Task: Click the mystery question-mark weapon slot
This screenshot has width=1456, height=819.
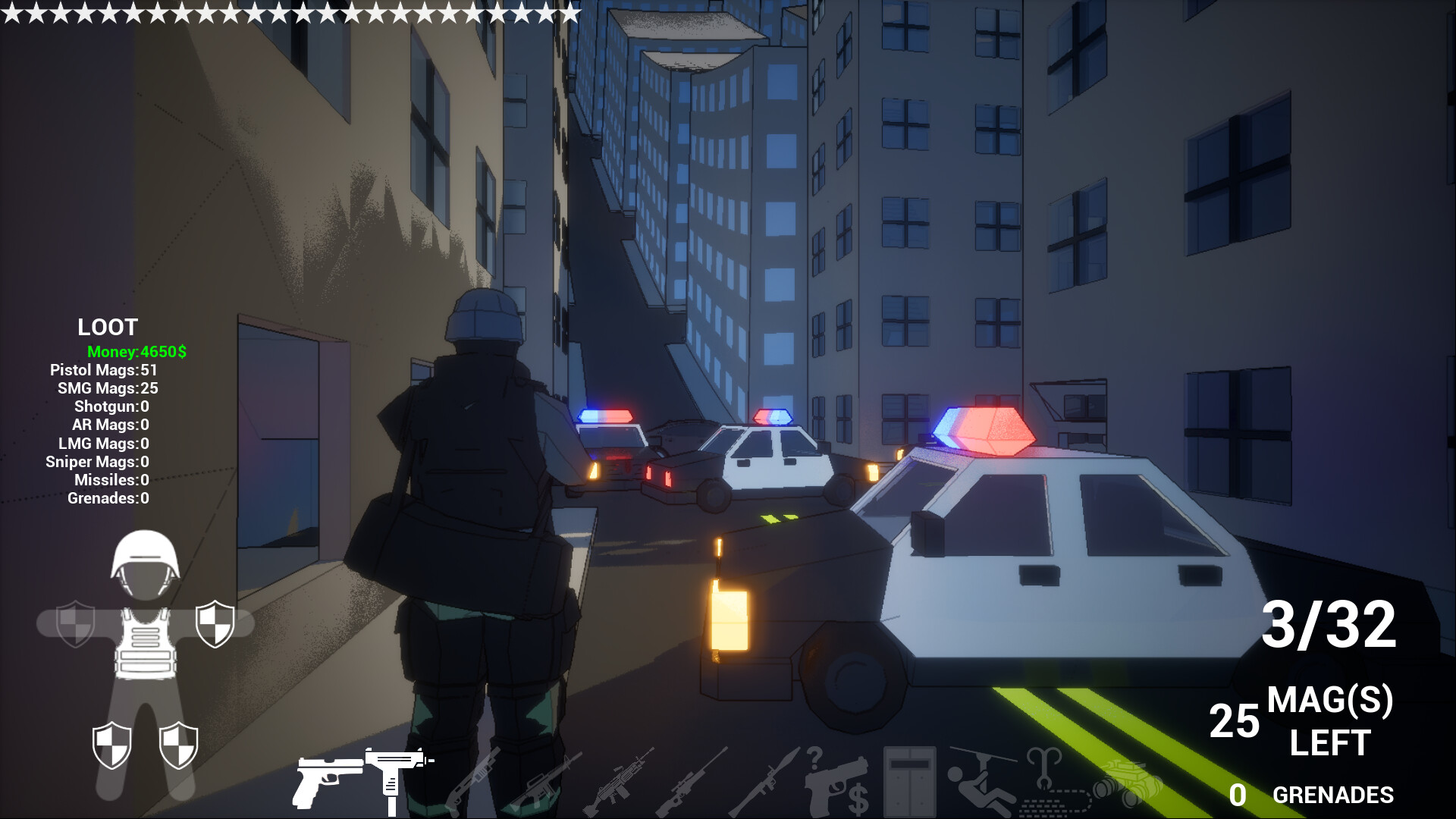Action: [x=814, y=758]
